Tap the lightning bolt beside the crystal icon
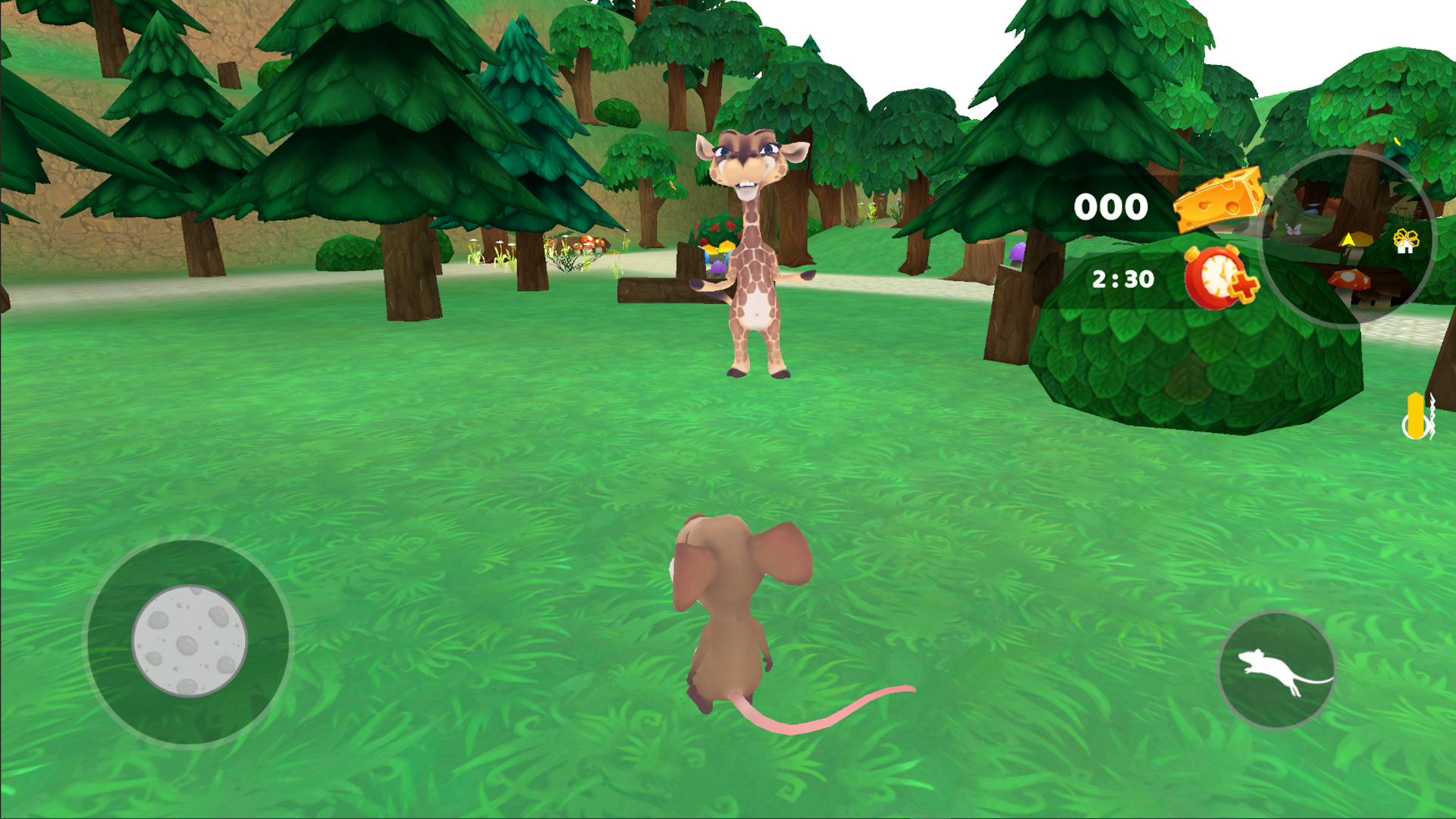Viewport: 1456px width, 819px height. [1433, 416]
